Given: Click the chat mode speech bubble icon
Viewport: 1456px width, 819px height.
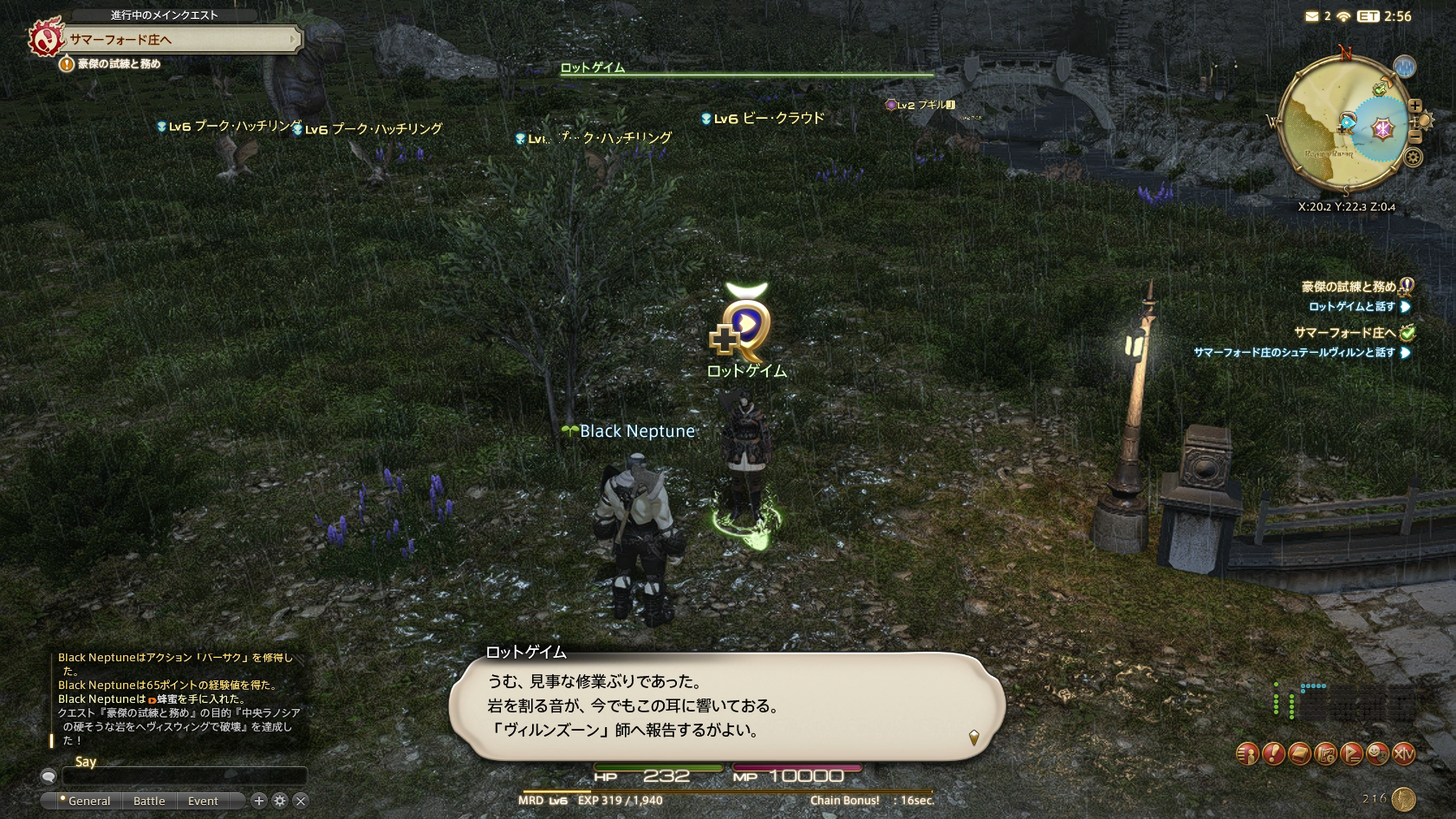Looking at the screenshot, I should pyautogui.click(x=49, y=777).
